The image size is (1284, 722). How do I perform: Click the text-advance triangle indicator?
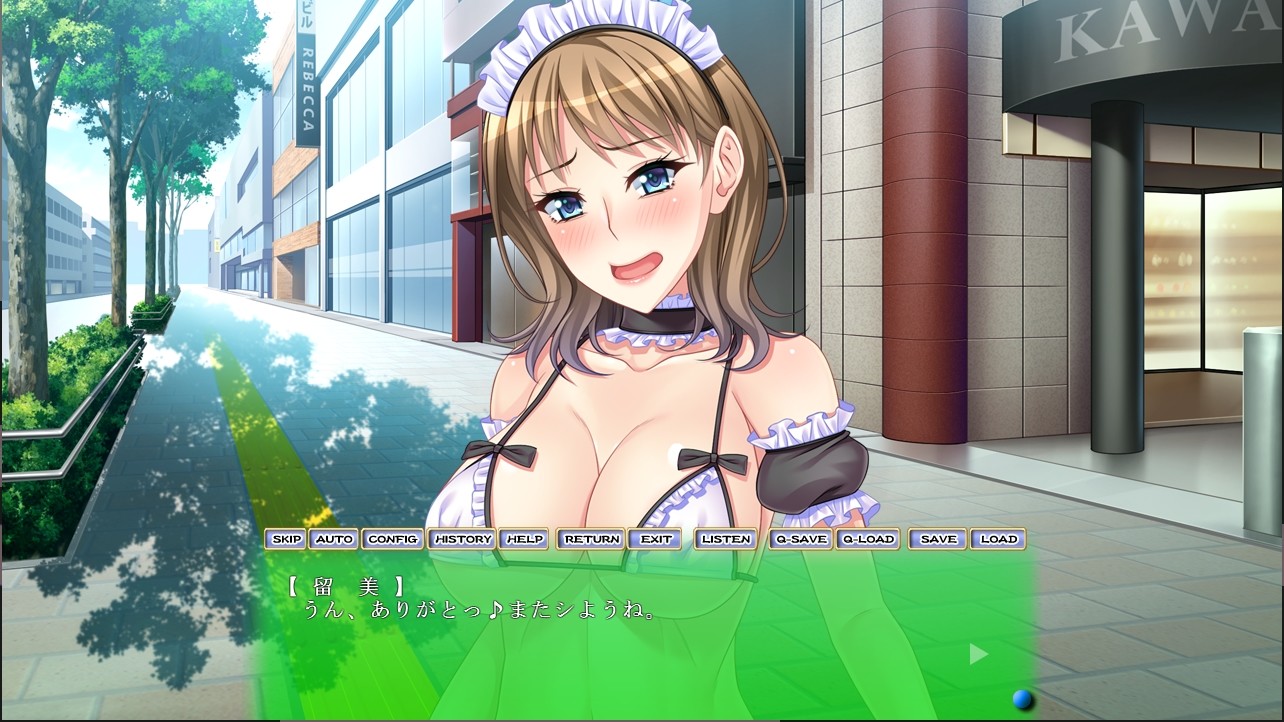[x=977, y=654]
